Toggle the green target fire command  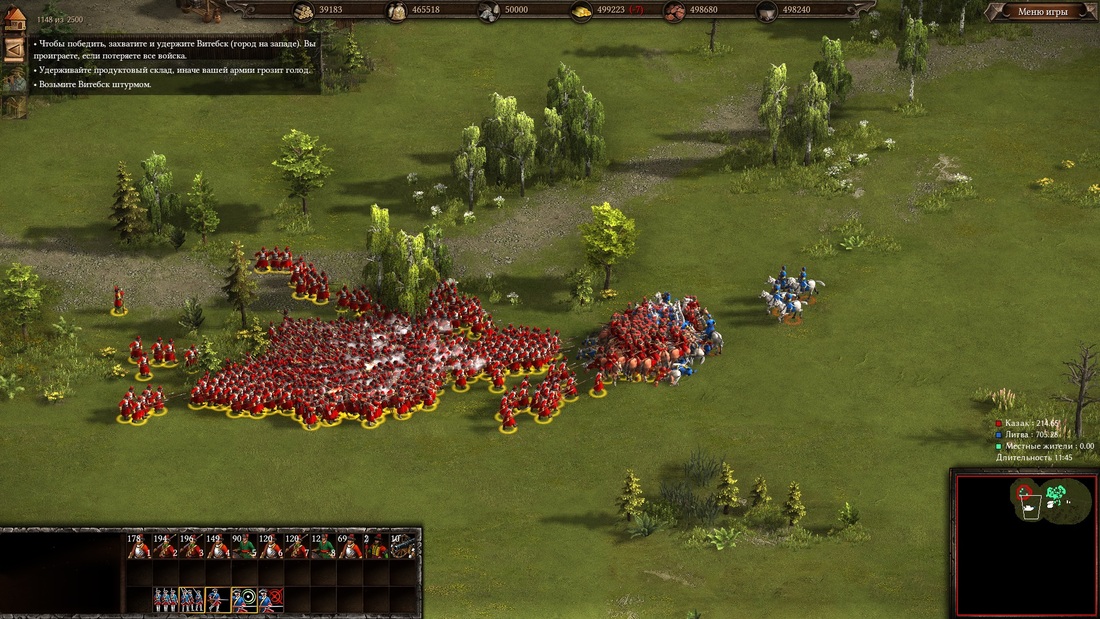[244, 599]
